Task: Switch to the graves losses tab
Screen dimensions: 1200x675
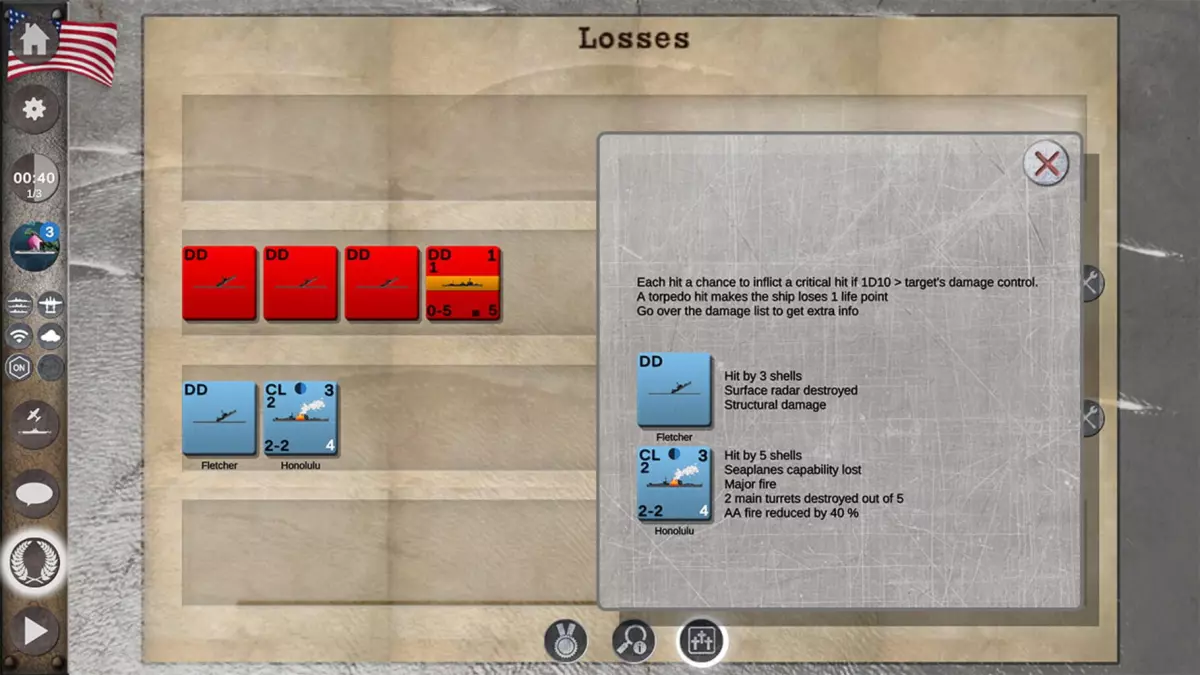Action: pos(701,641)
